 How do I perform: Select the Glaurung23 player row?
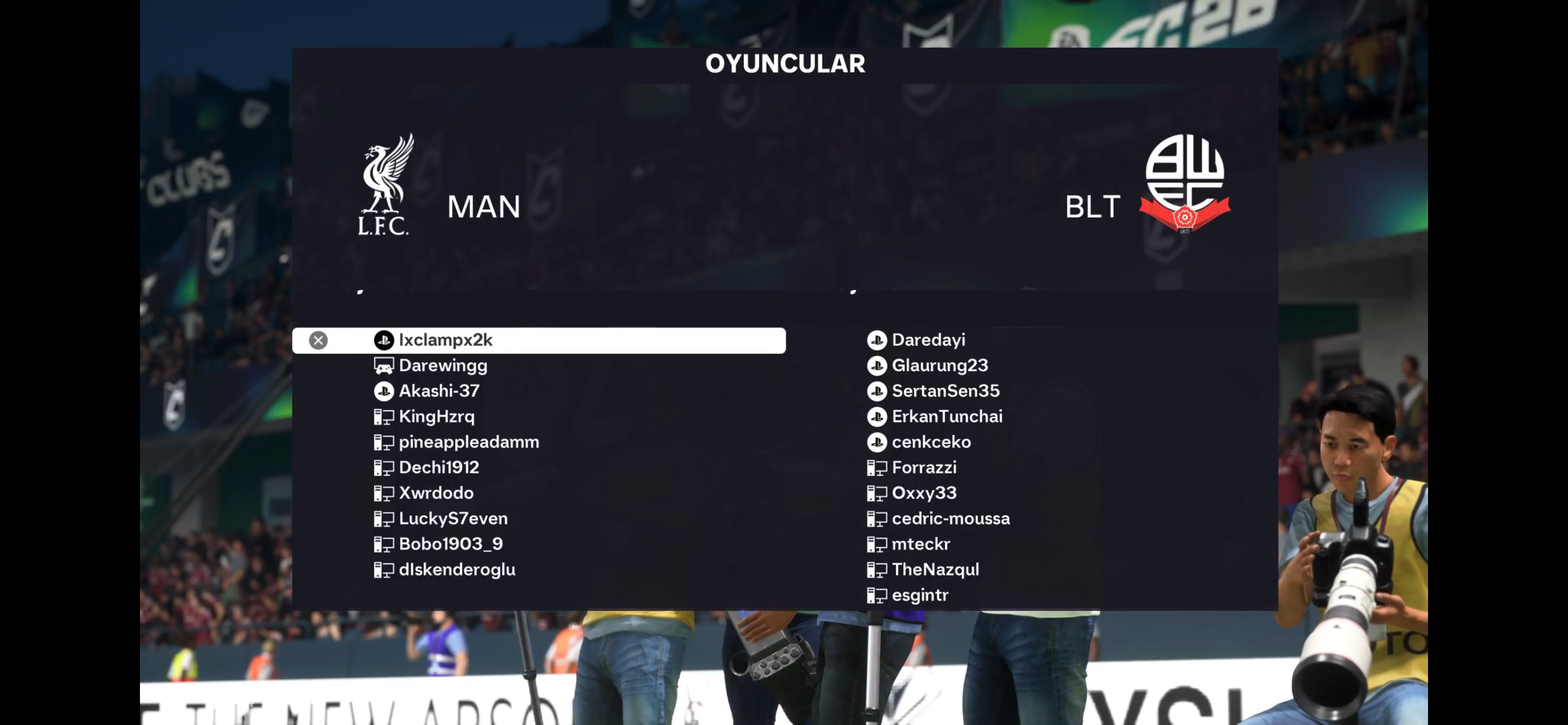pos(939,366)
